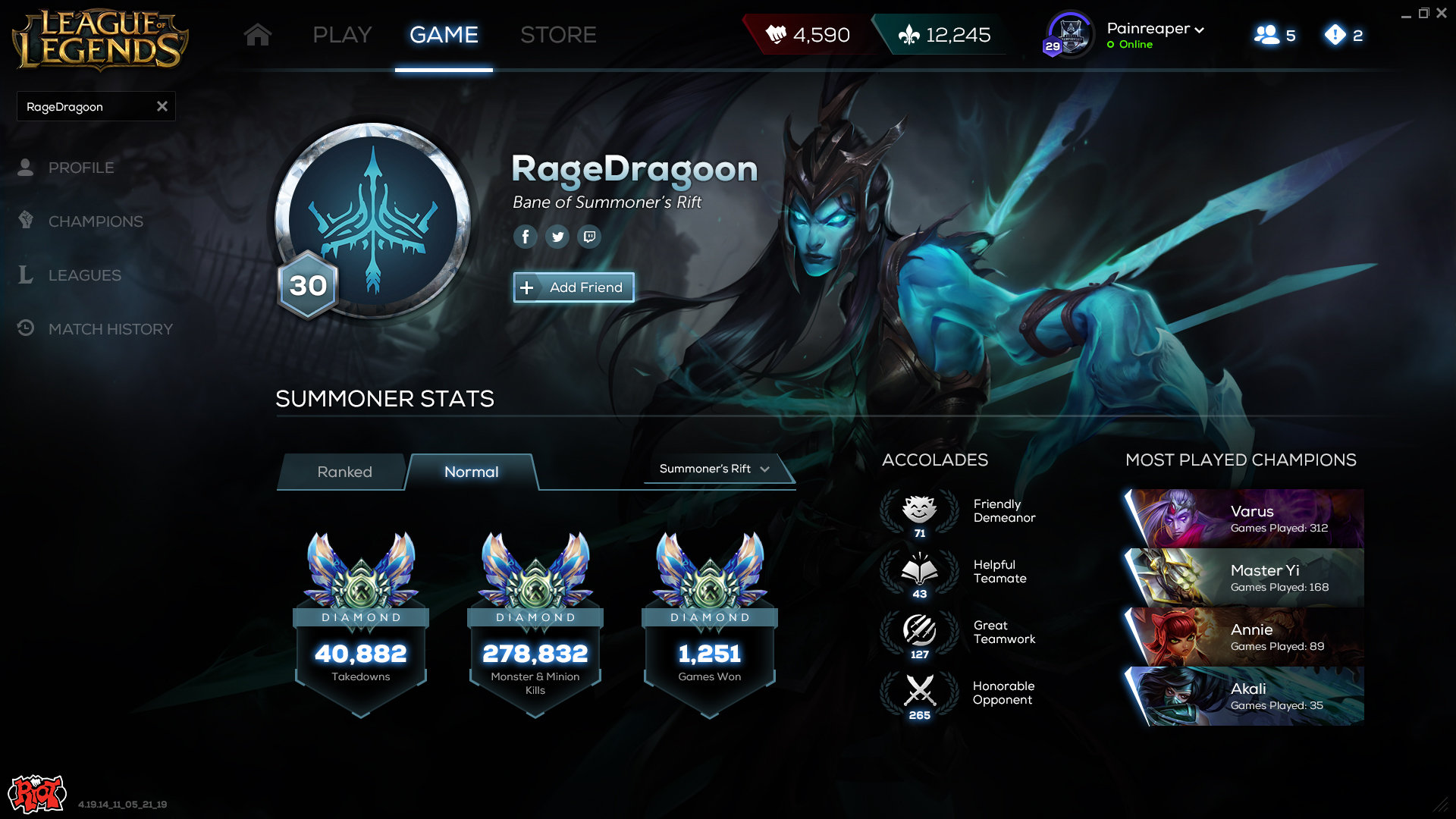Switch to the STORE tab
This screenshot has width=1456, height=819.
click(x=558, y=35)
